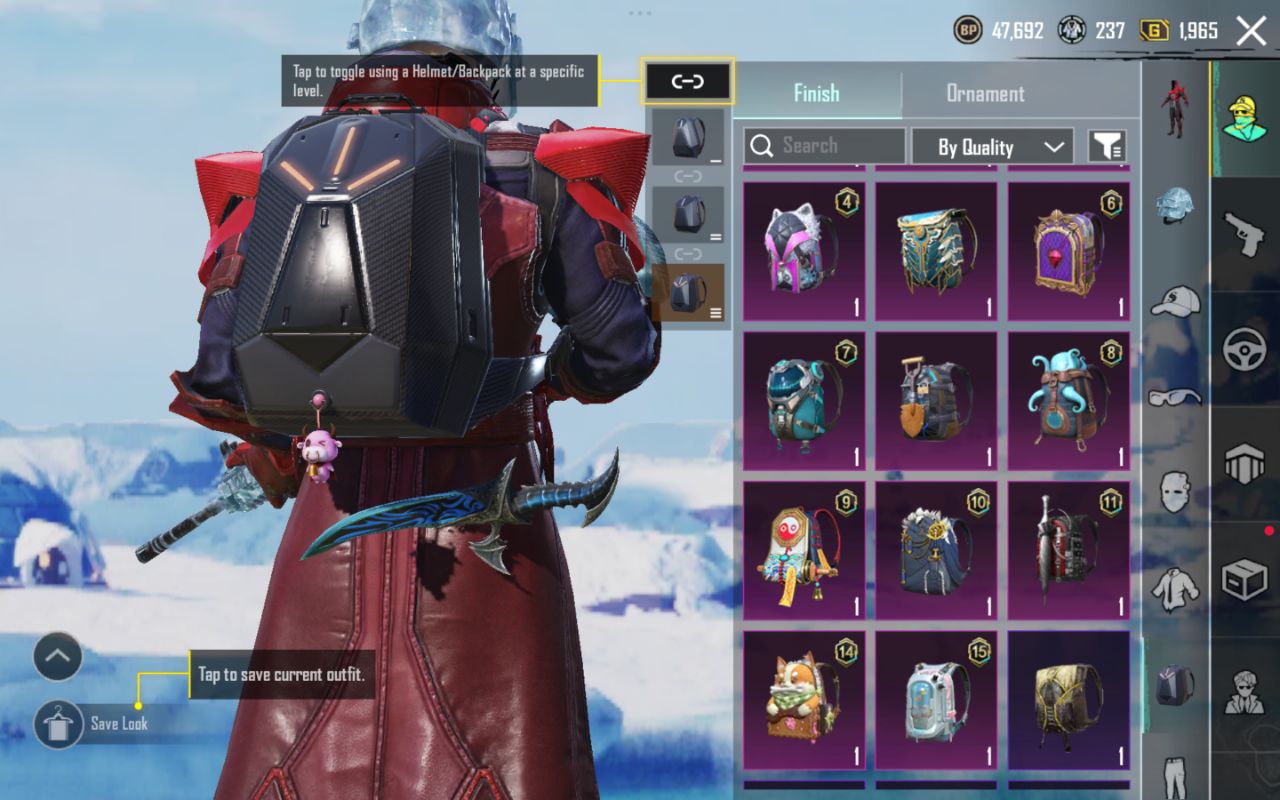The image size is (1280, 800).
Task: Save the current look
Action: [x=58, y=724]
